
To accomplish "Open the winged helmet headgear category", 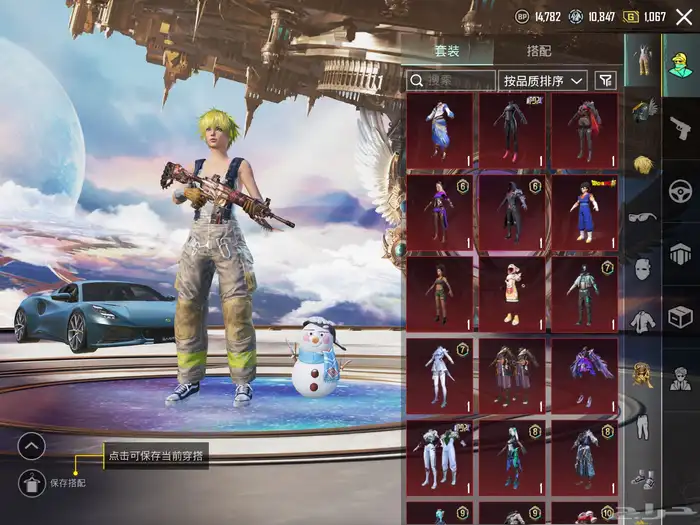I will (643, 110).
